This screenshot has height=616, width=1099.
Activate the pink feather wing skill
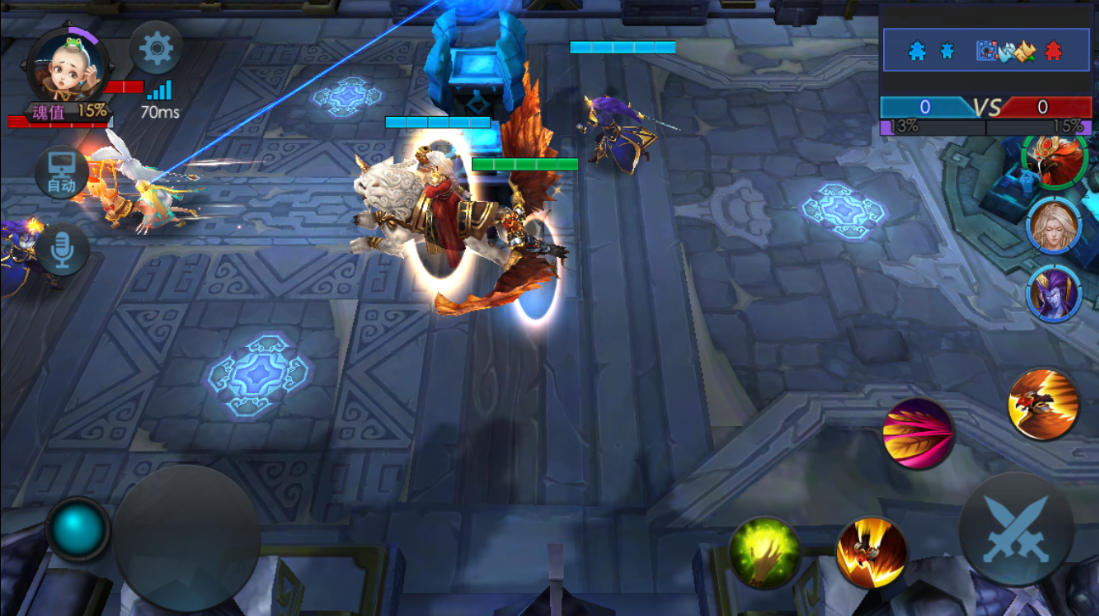tap(918, 434)
